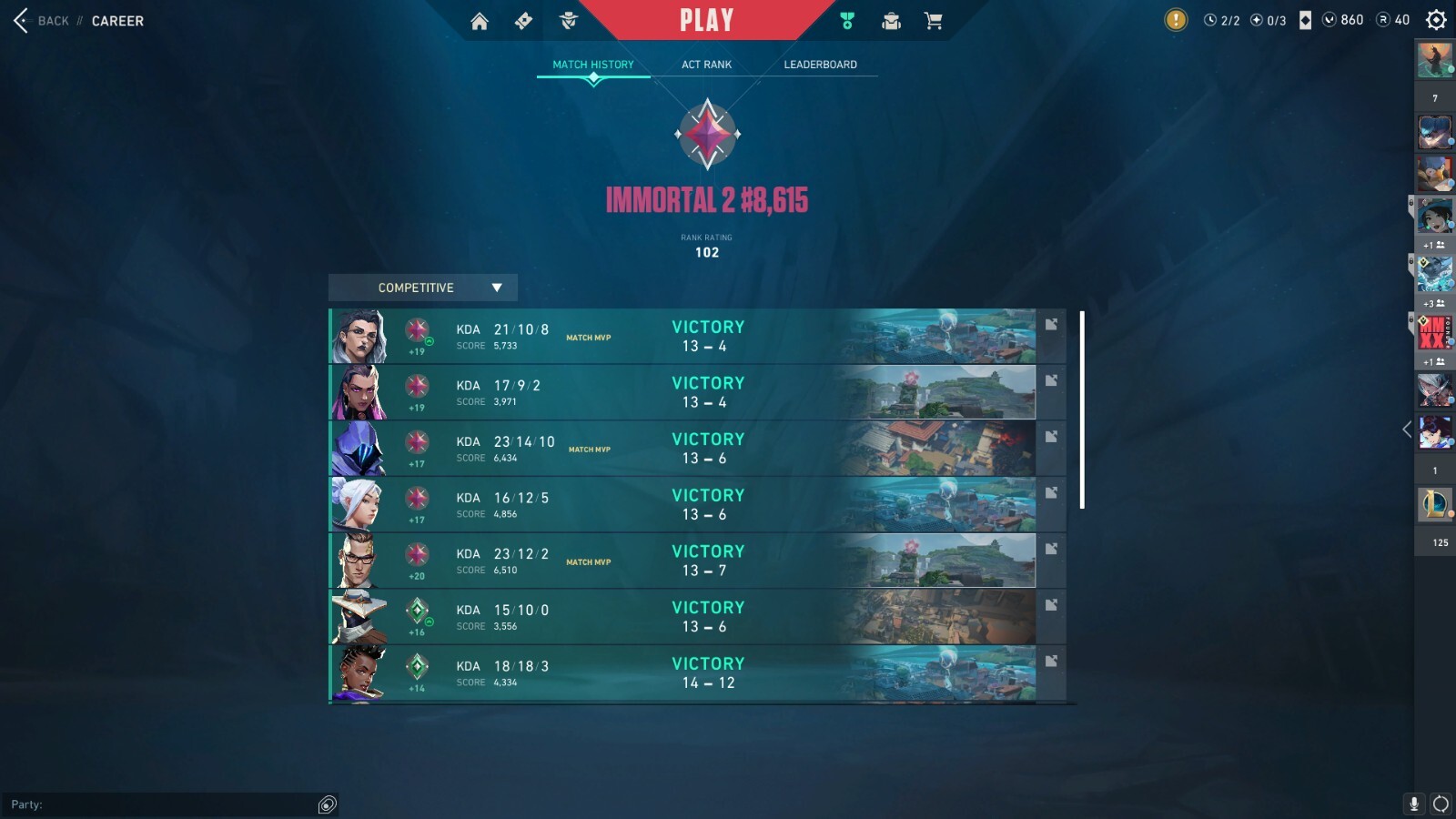Switch to the LEADERBOARD tab
Screen dimensions: 1456x819
click(820, 65)
